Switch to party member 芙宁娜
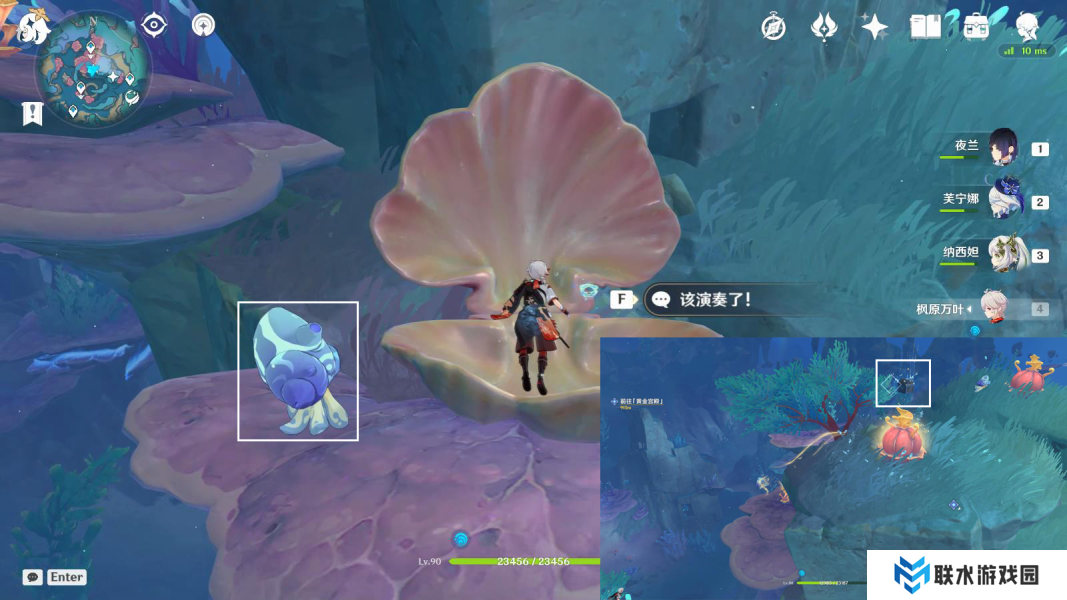This screenshot has width=1067, height=600. click(x=1002, y=200)
